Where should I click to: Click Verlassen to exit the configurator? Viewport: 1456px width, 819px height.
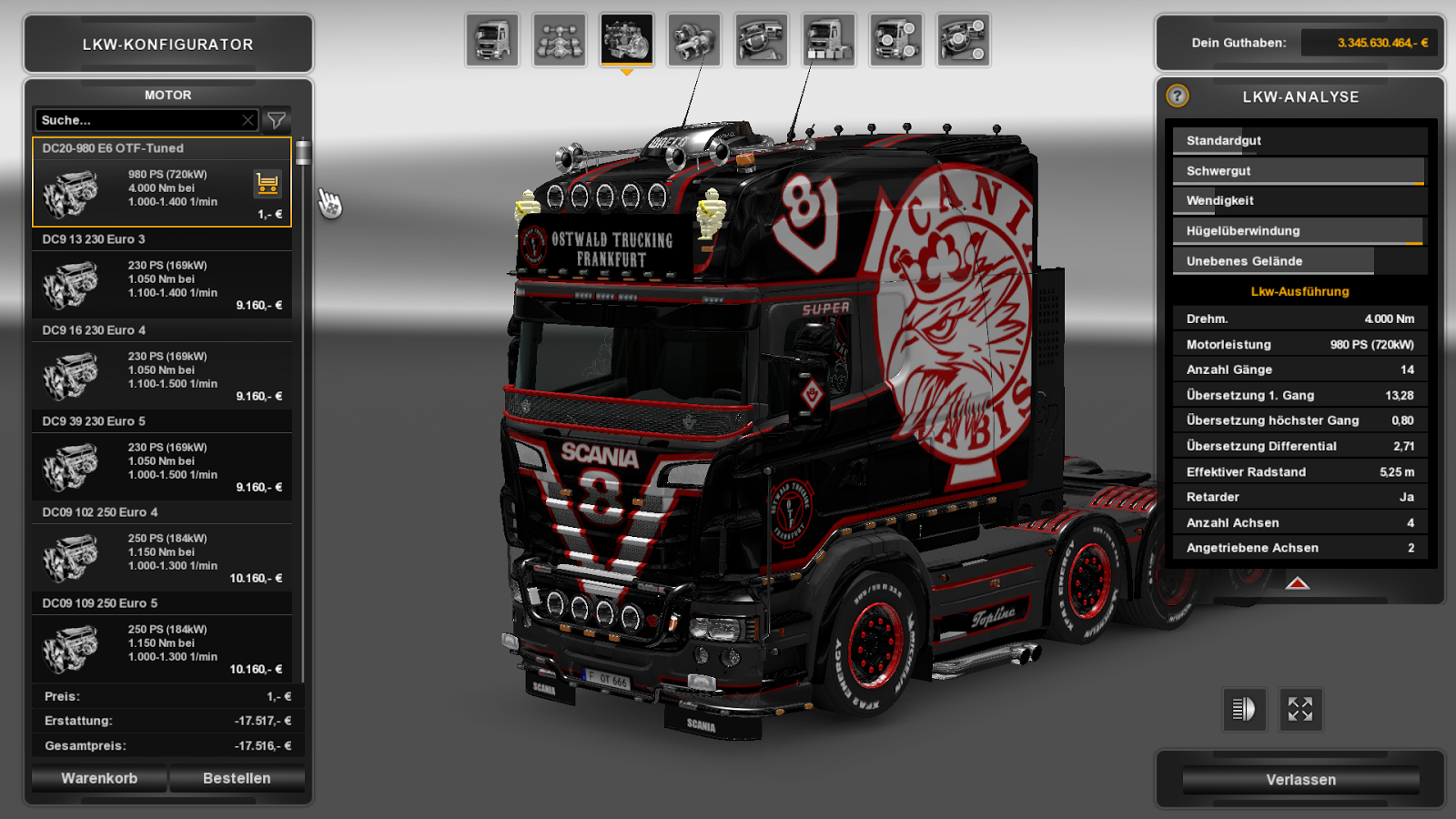(1299, 779)
